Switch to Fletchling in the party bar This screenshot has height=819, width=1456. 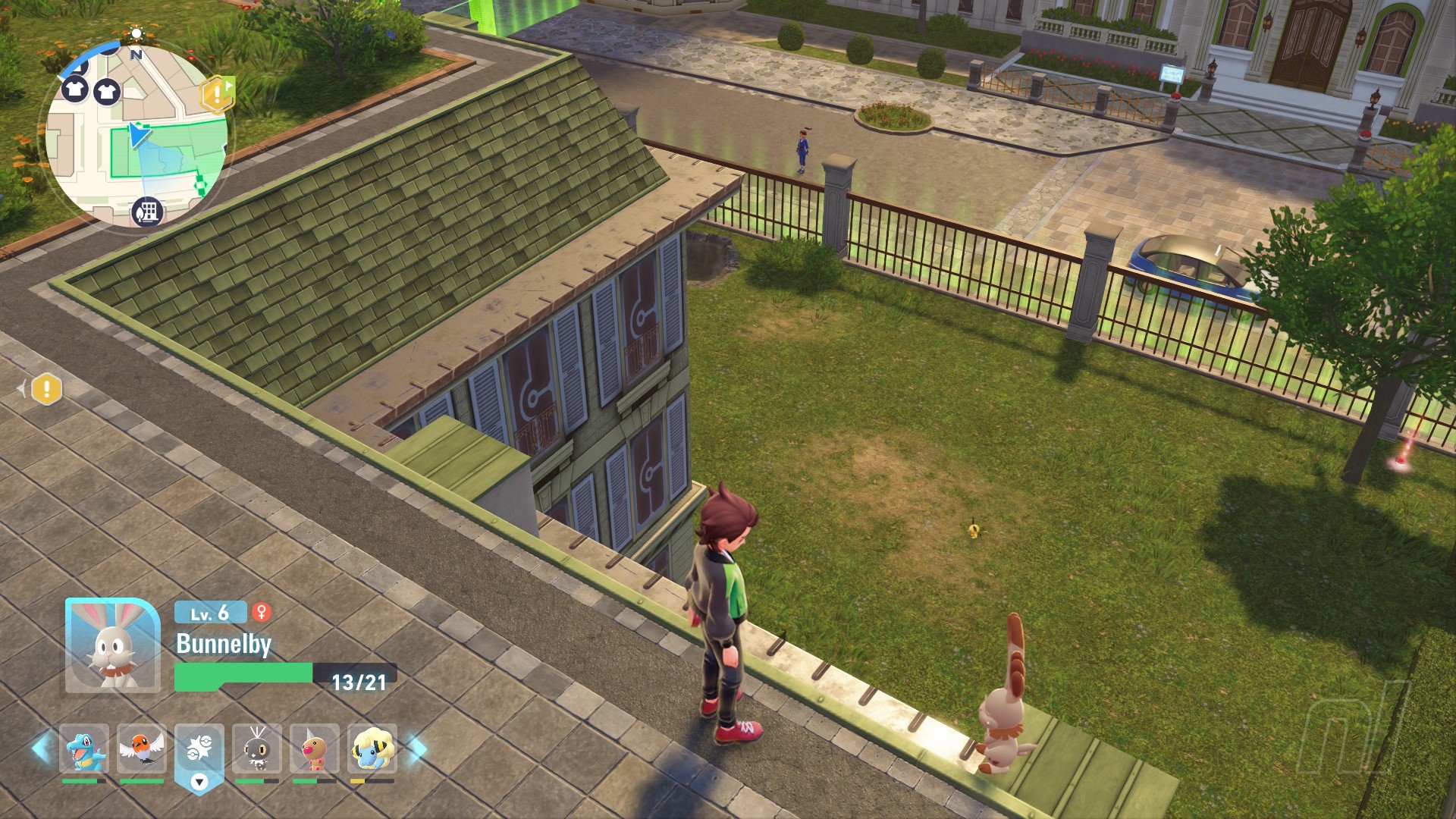pyautogui.click(x=142, y=748)
